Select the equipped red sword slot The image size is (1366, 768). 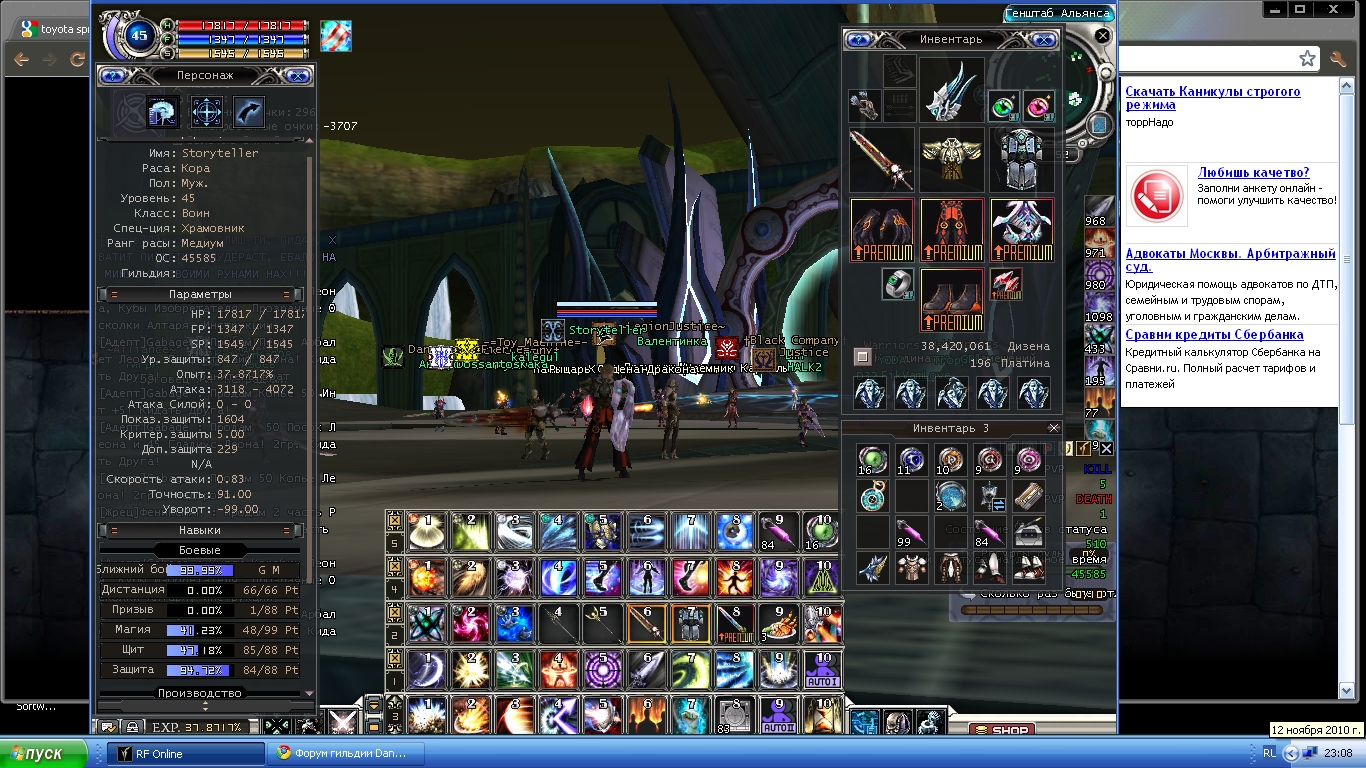coord(881,159)
